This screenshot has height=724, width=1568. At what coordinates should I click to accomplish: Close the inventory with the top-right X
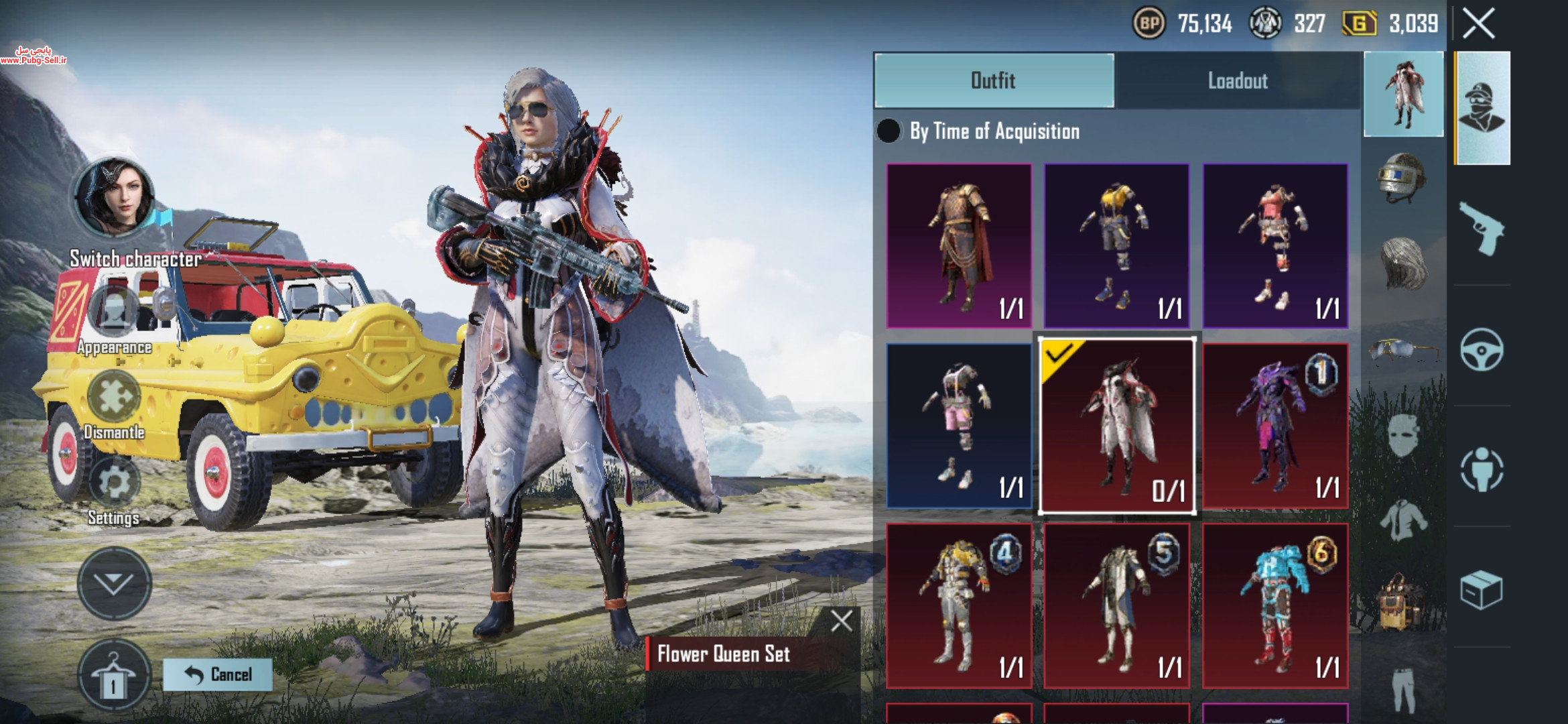[1478, 24]
